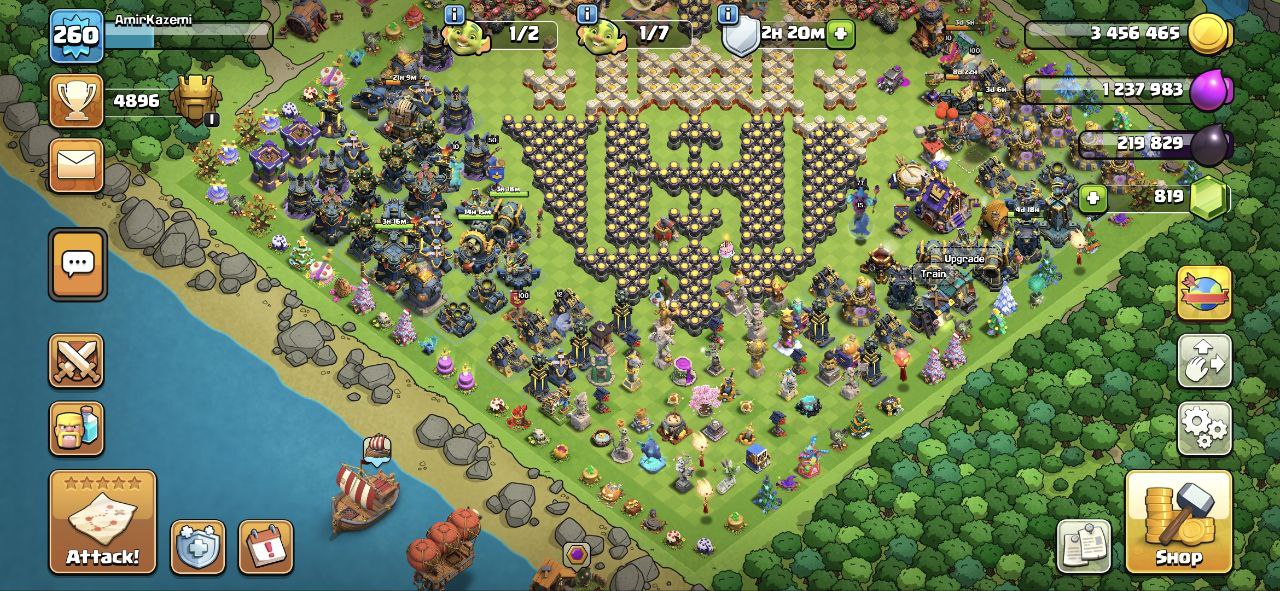1280x591 pixels.
Task: Open the clipboard notes button
Action: tap(1084, 546)
